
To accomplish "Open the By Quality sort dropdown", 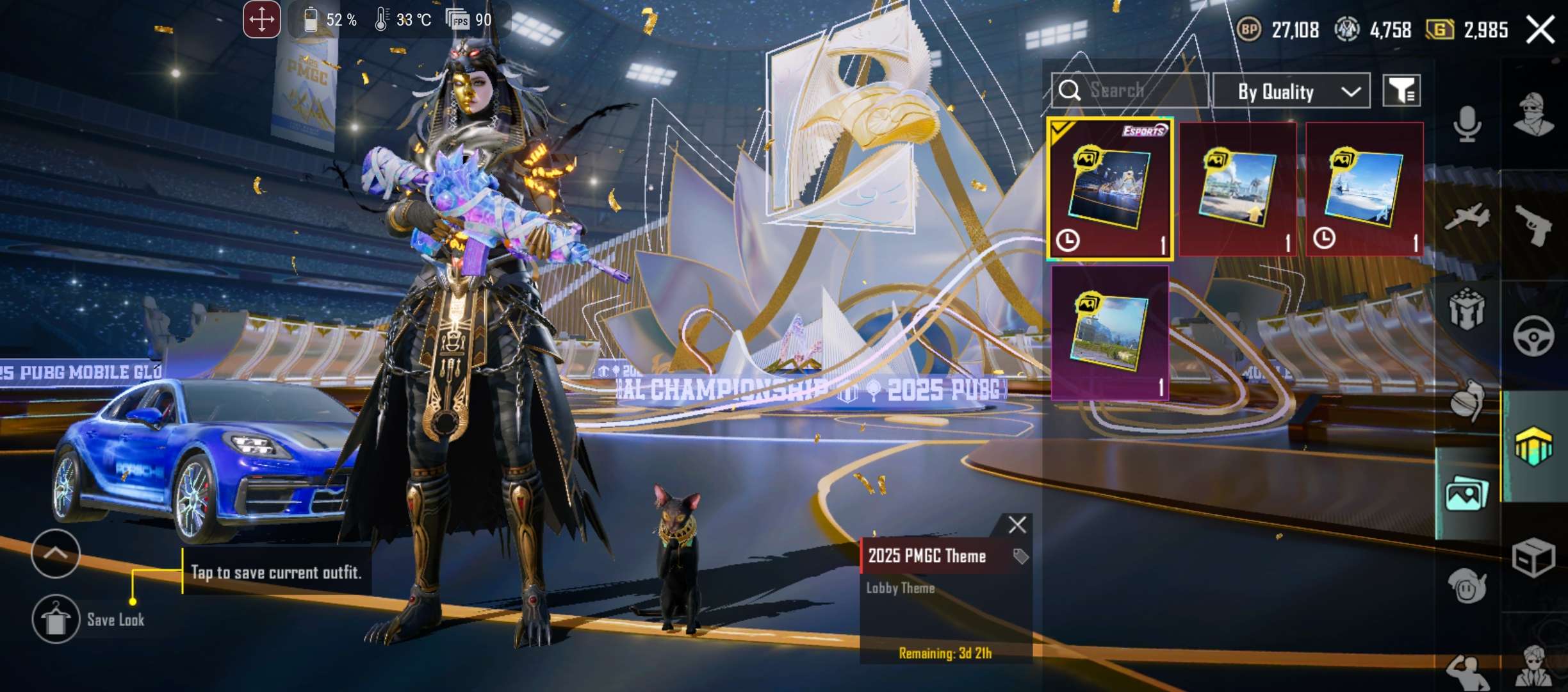I will 1291,92.
